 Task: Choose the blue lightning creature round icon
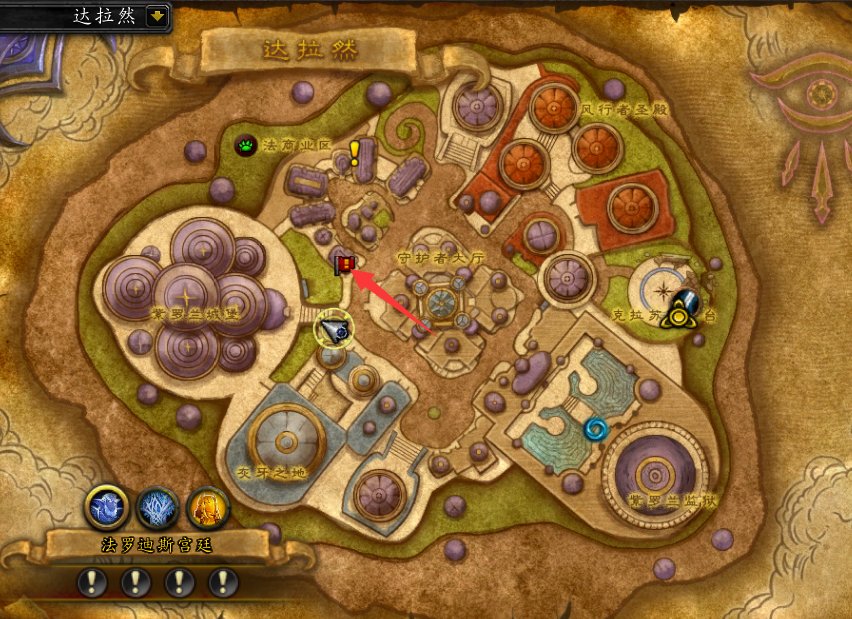[107, 507]
